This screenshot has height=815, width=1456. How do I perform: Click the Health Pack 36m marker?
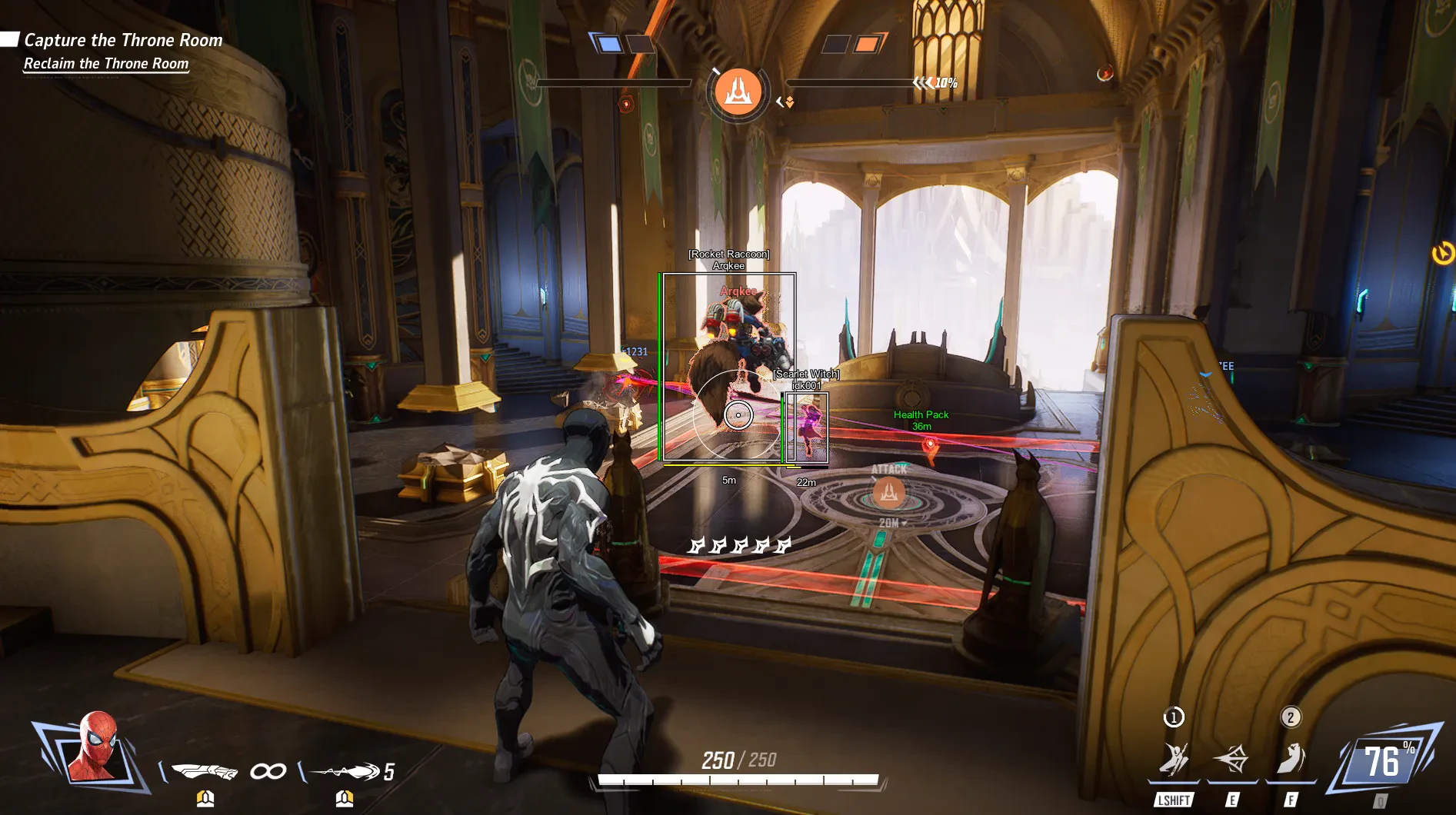pos(929,445)
